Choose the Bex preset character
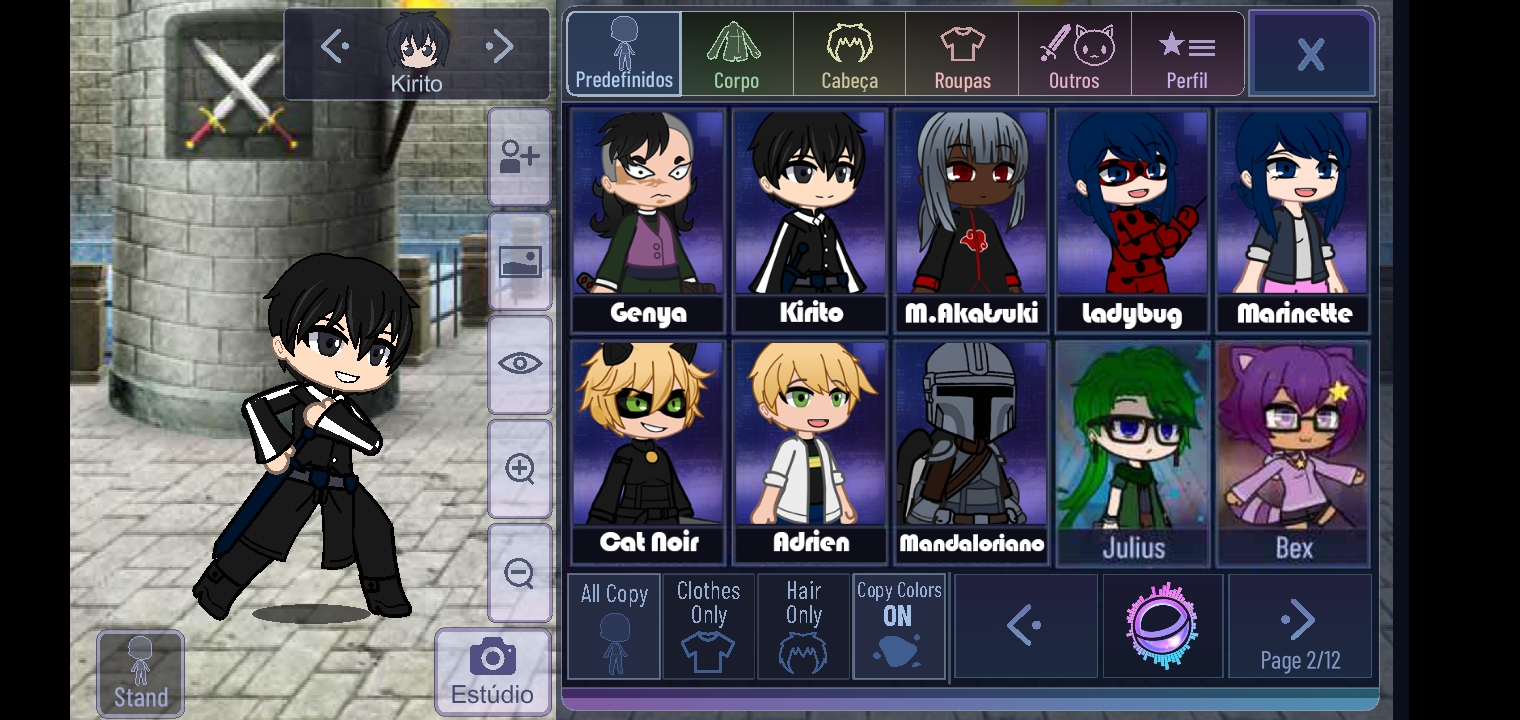Image resolution: width=1520 pixels, height=720 pixels. (1294, 452)
